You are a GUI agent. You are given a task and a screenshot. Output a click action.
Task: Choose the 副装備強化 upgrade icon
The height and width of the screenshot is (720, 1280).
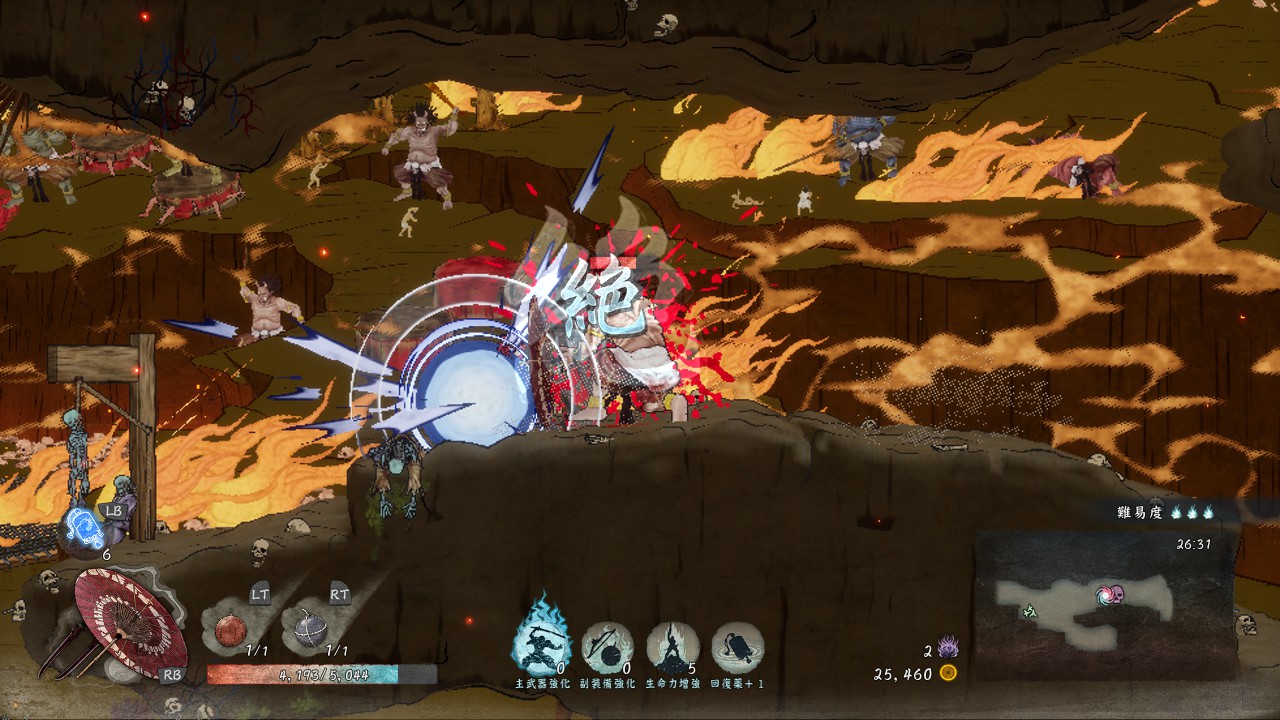pyautogui.click(x=607, y=646)
